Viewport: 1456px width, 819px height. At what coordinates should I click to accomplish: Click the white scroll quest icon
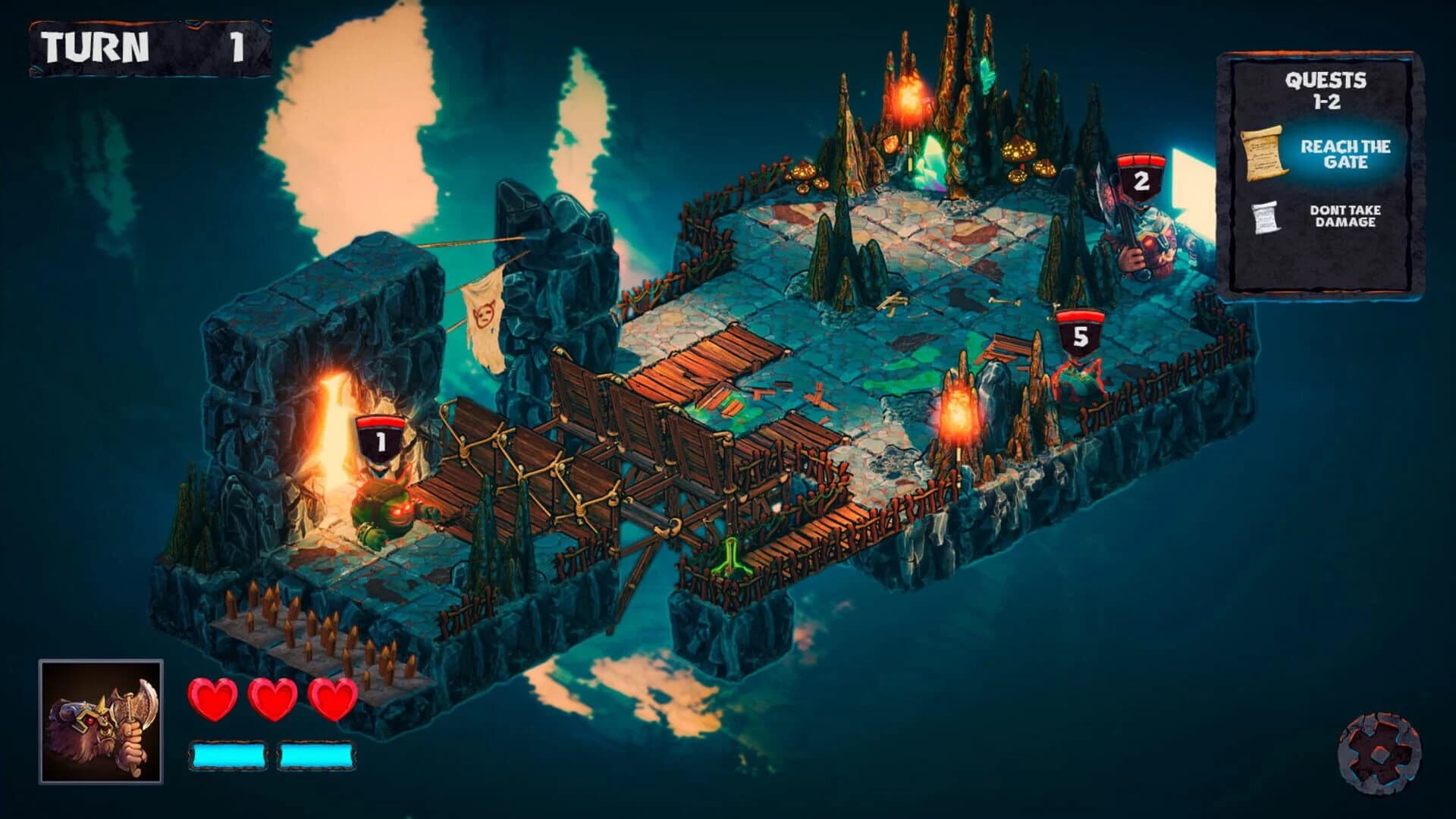1267,218
